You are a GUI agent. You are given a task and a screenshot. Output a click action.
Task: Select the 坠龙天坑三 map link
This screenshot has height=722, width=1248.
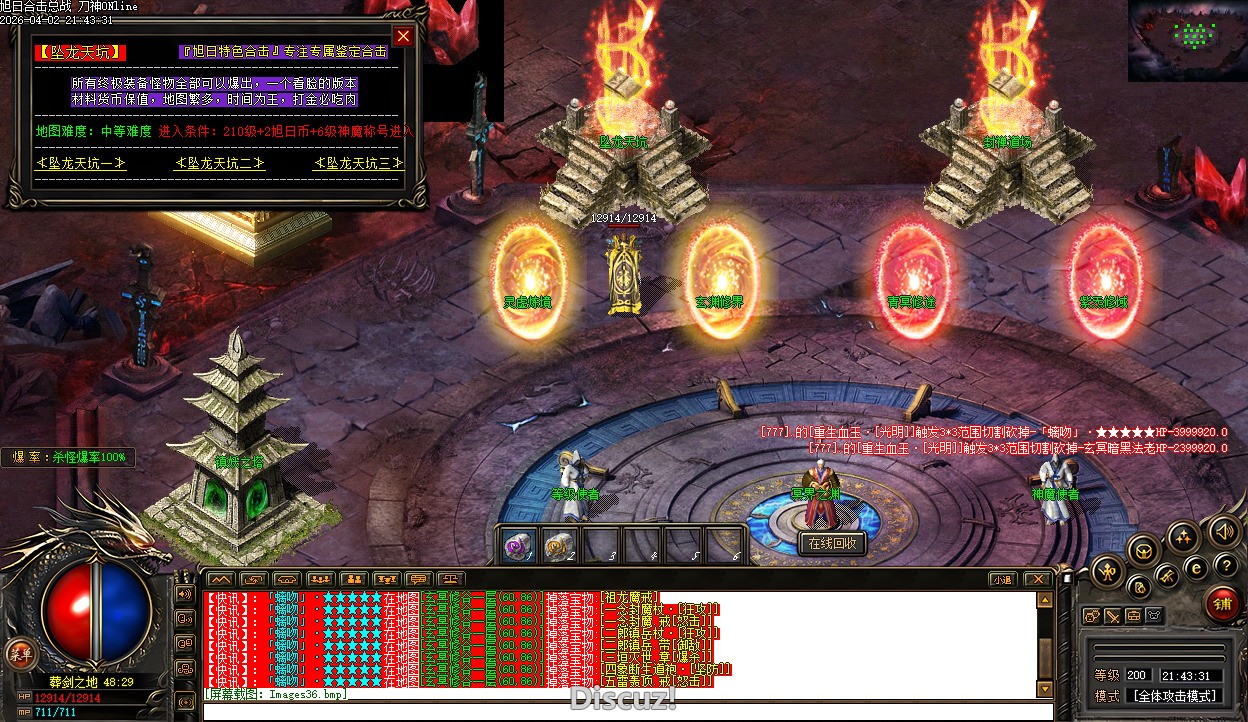(359, 163)
